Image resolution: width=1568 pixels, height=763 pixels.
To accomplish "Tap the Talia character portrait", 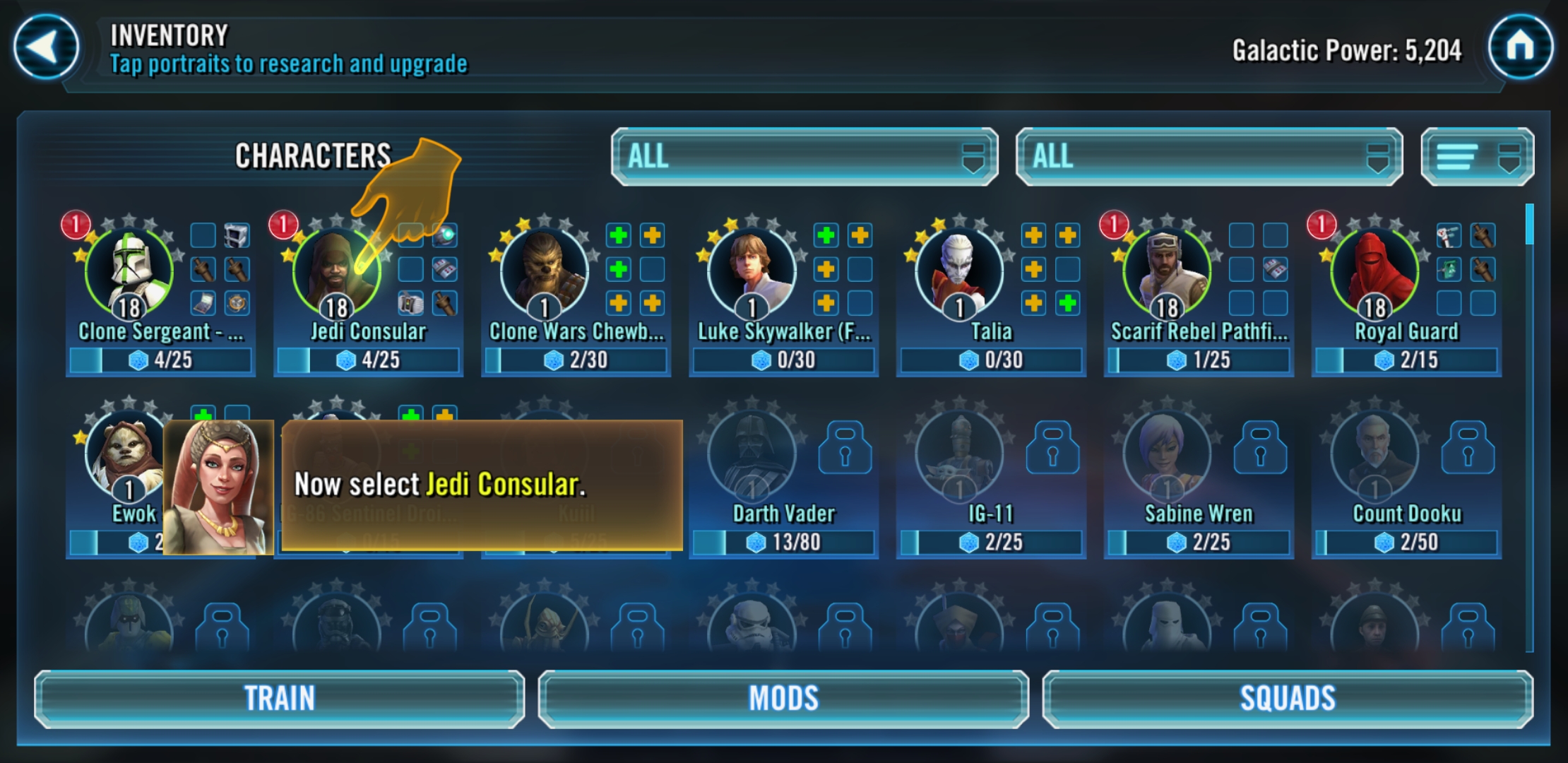I will (959, 272).
